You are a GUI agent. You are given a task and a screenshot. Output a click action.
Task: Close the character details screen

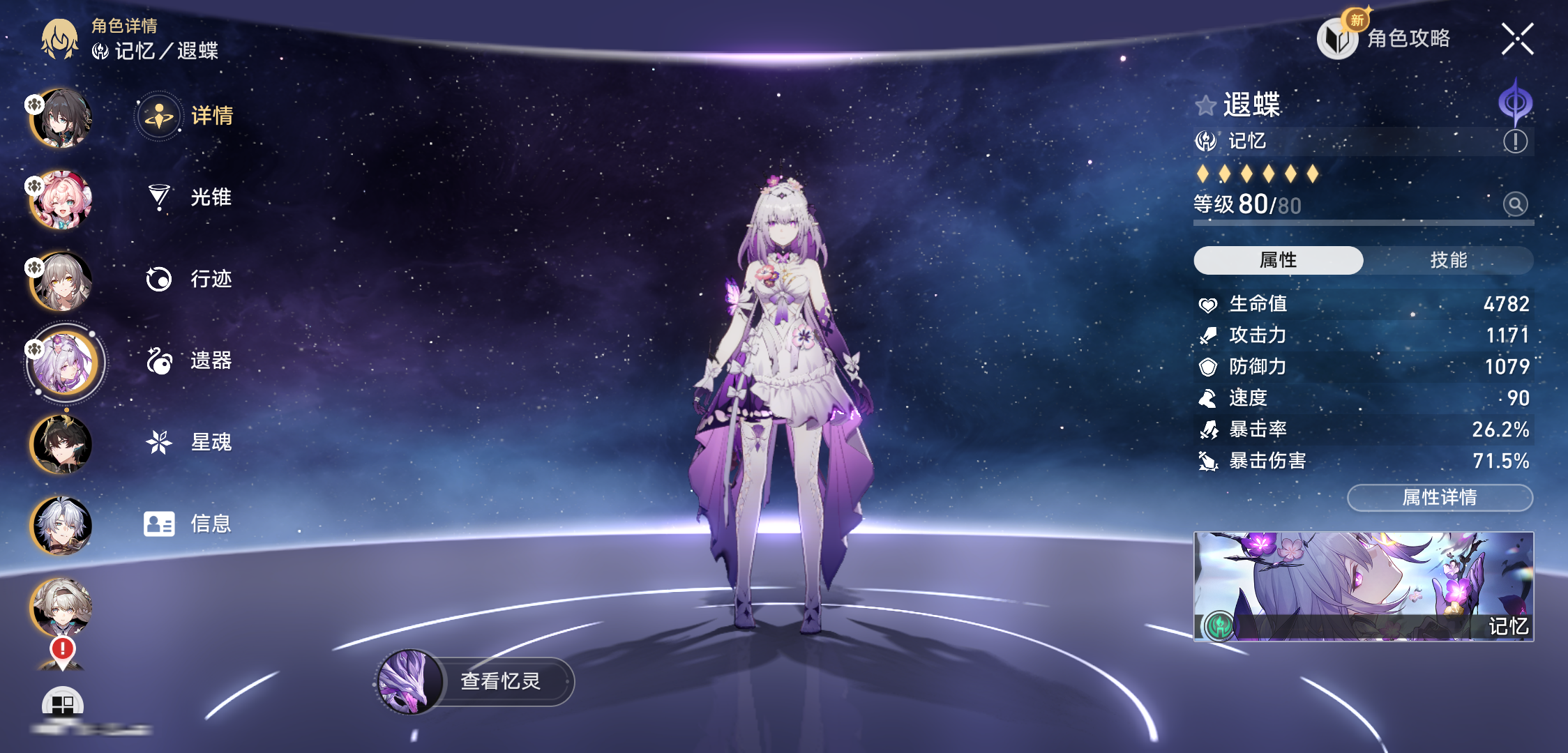click(x=1517, y=38)
